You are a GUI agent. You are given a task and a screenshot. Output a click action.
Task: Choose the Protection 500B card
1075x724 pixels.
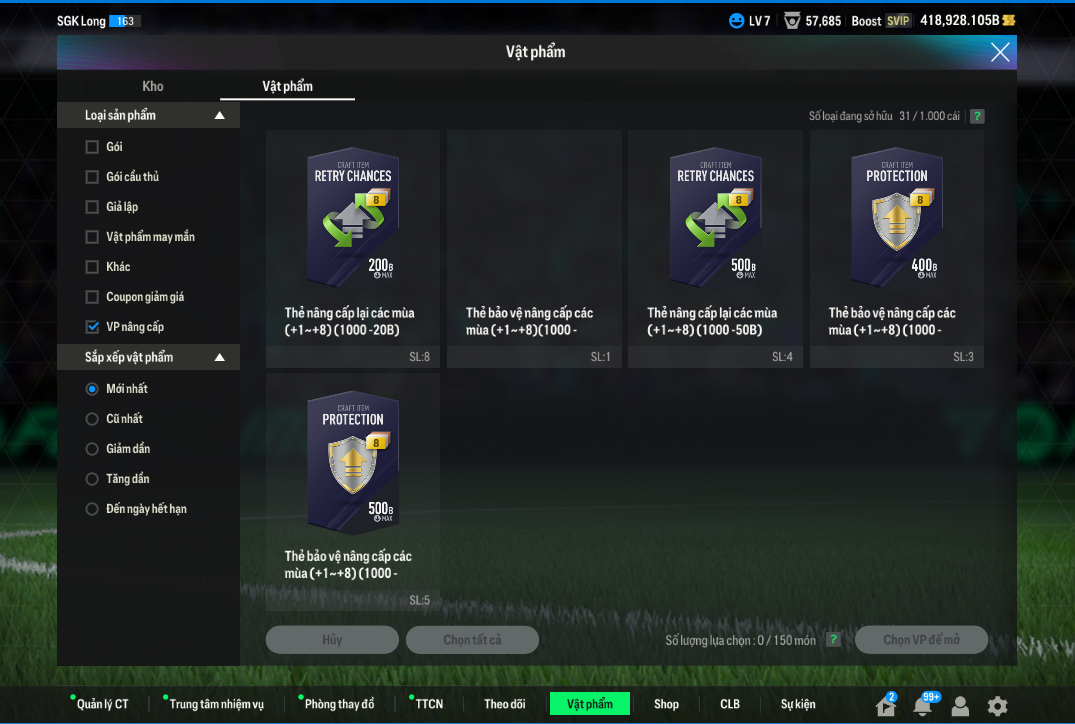point(353,491)
